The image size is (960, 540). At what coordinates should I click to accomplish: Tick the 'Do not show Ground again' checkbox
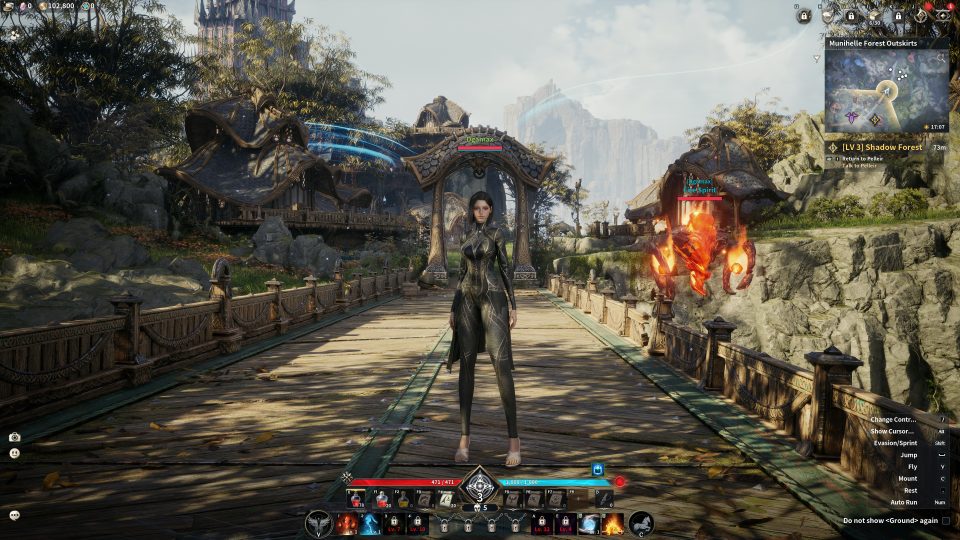coord(946,520)
